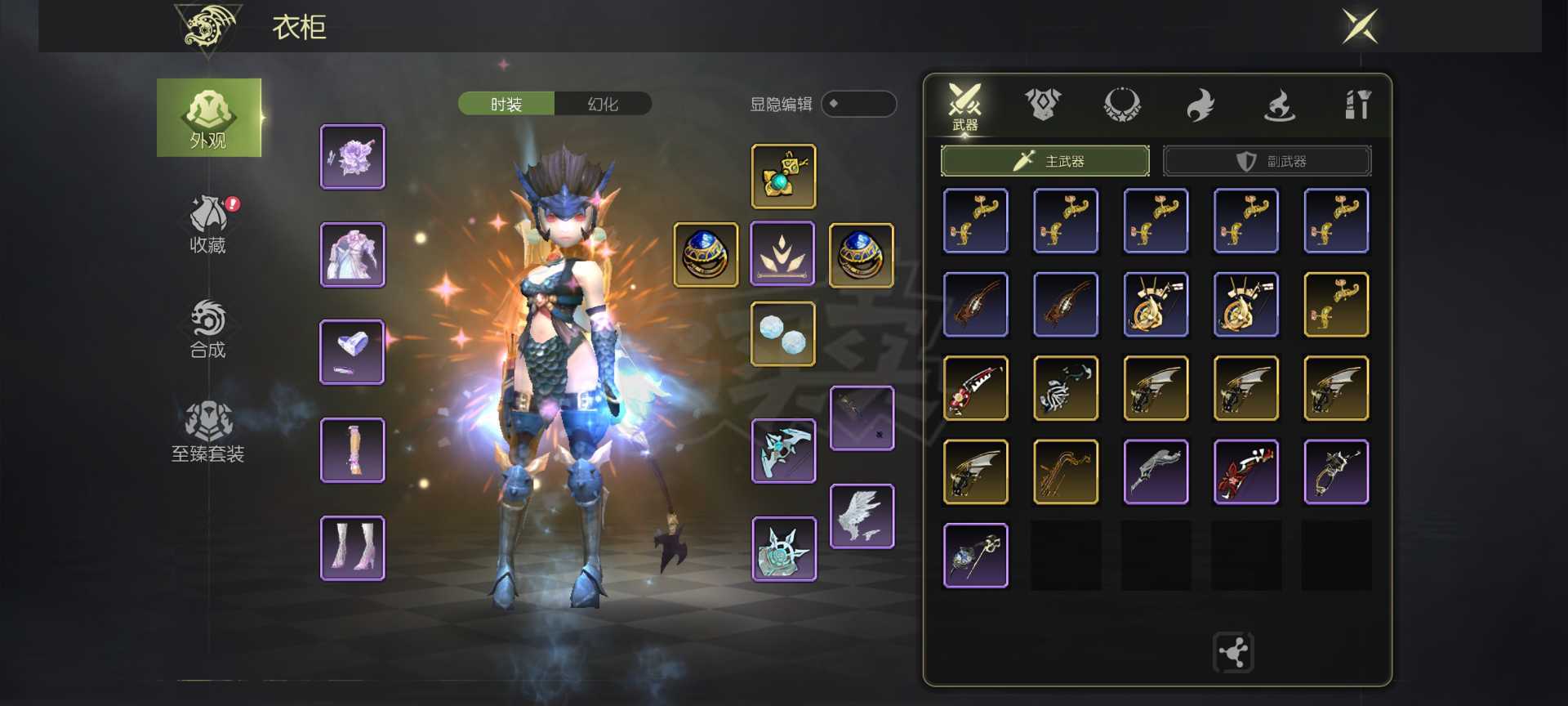The width and height of the screenshot is (1568, 706).
Task: Close the wardrobe with the crossed-swords button
Action: [x=1360, y=27]
